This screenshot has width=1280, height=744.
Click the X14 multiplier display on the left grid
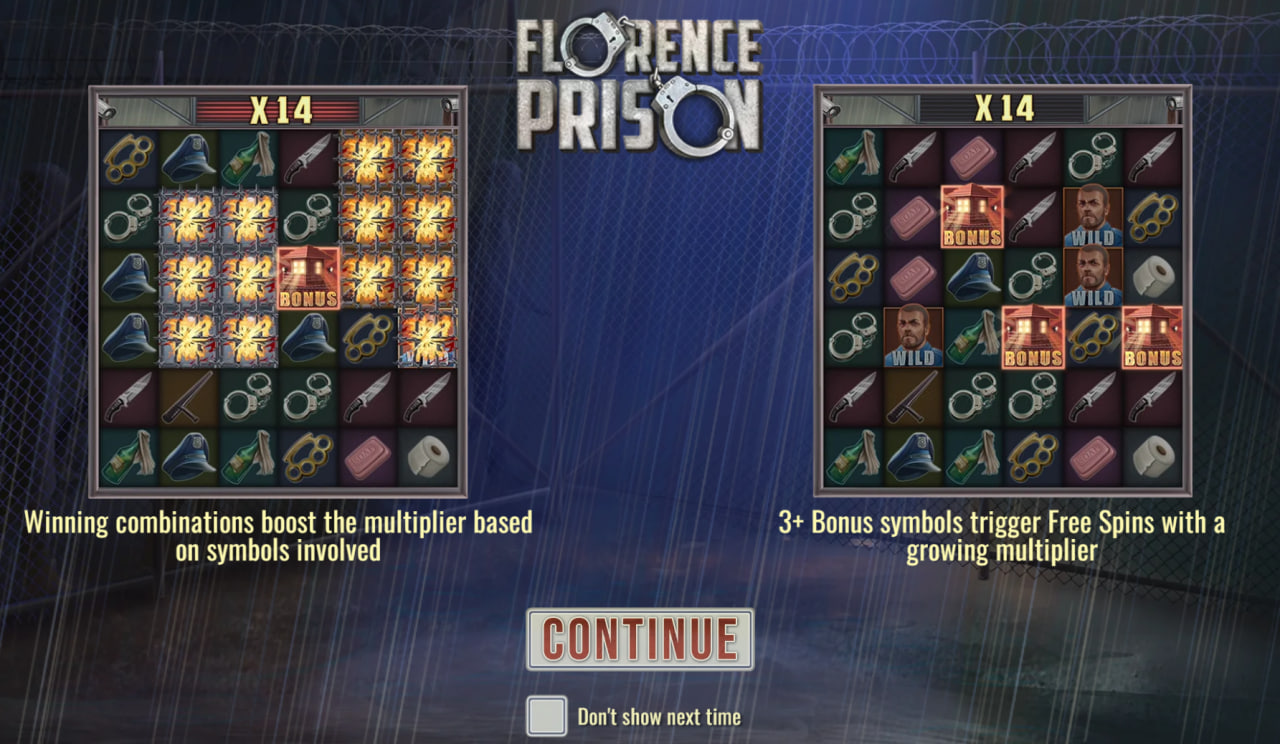[x=282, y=111]
